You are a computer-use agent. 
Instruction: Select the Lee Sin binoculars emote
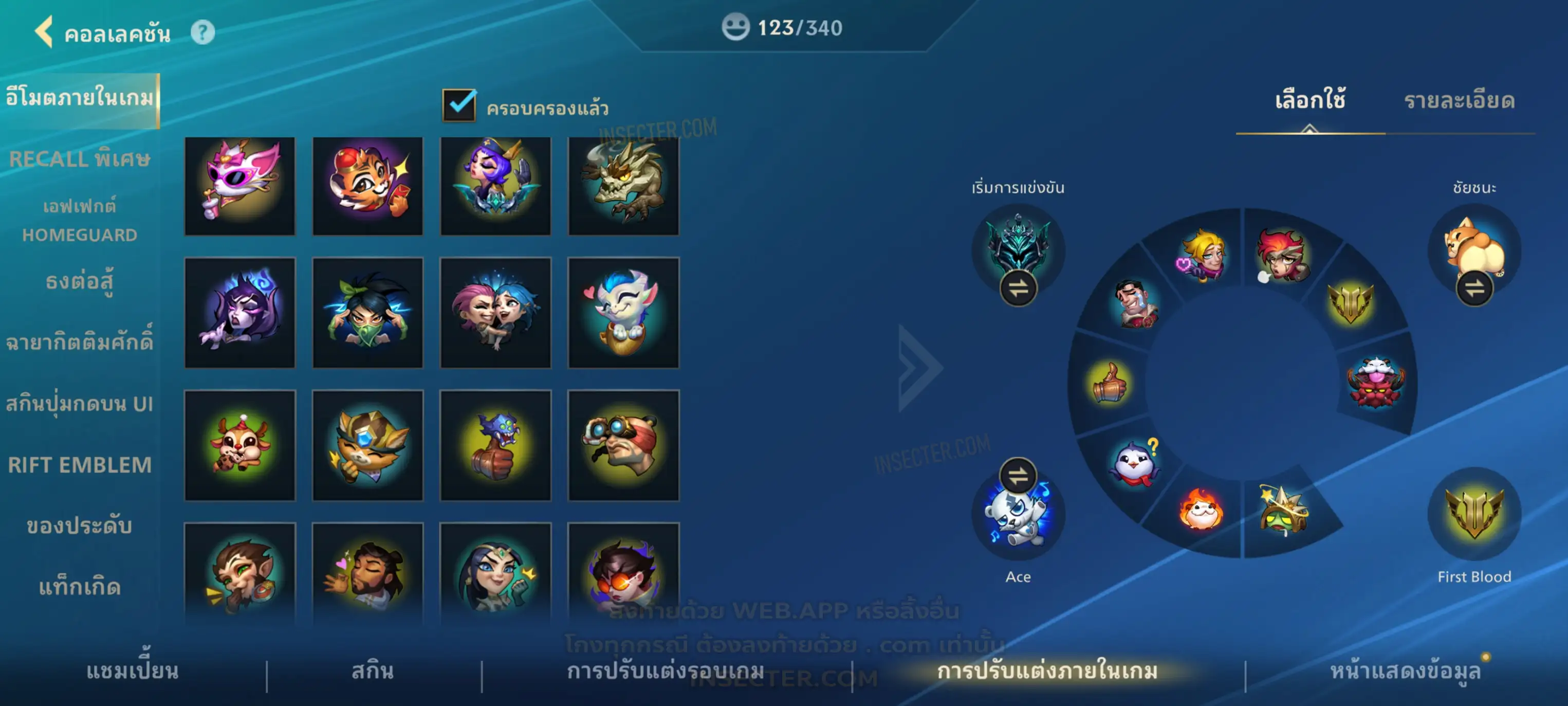click(x=623, y=445)
